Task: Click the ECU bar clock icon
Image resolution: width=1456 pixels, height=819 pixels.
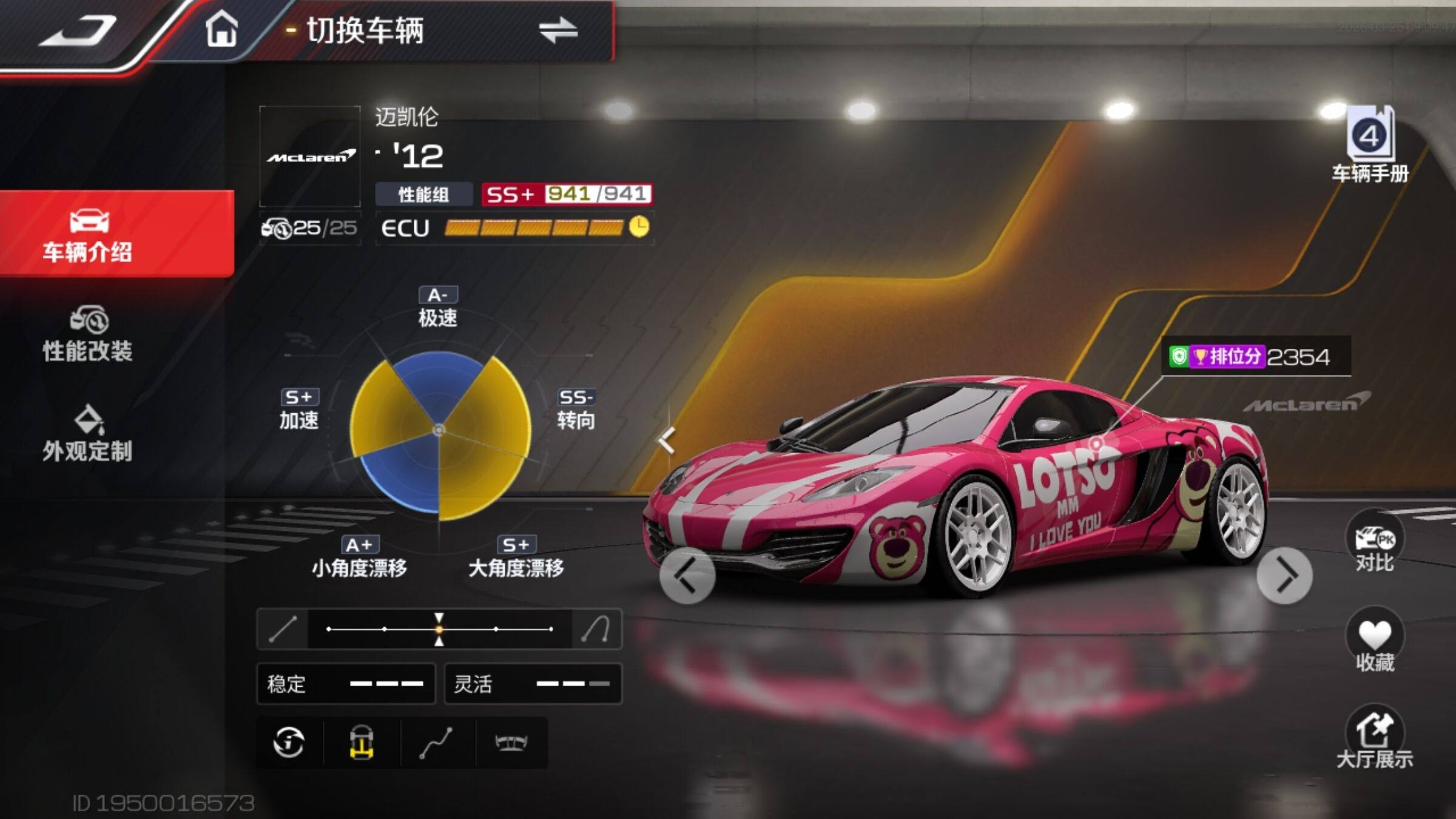Action: tap(639, 227)
